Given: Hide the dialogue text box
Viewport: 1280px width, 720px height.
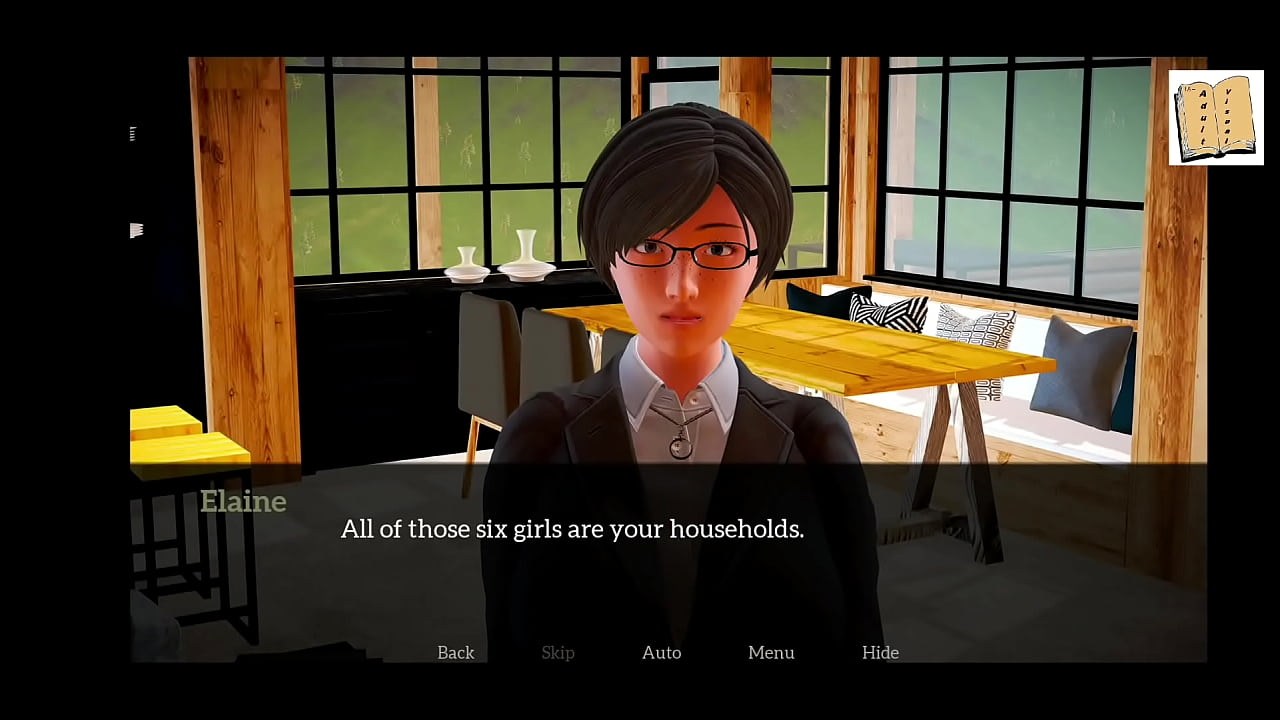Looking at the screenshot, I should [x=880, y=652].
